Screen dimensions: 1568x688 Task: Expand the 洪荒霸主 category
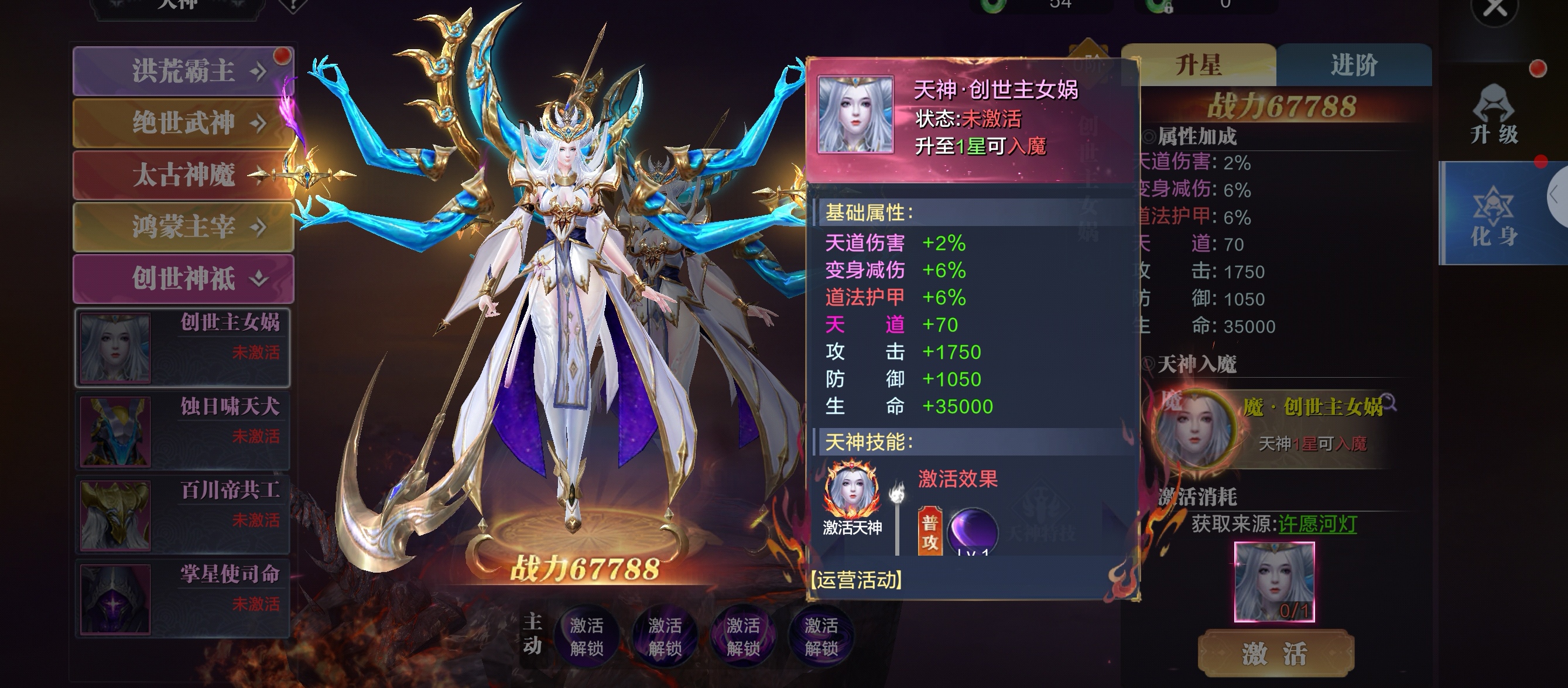[183, 71]
